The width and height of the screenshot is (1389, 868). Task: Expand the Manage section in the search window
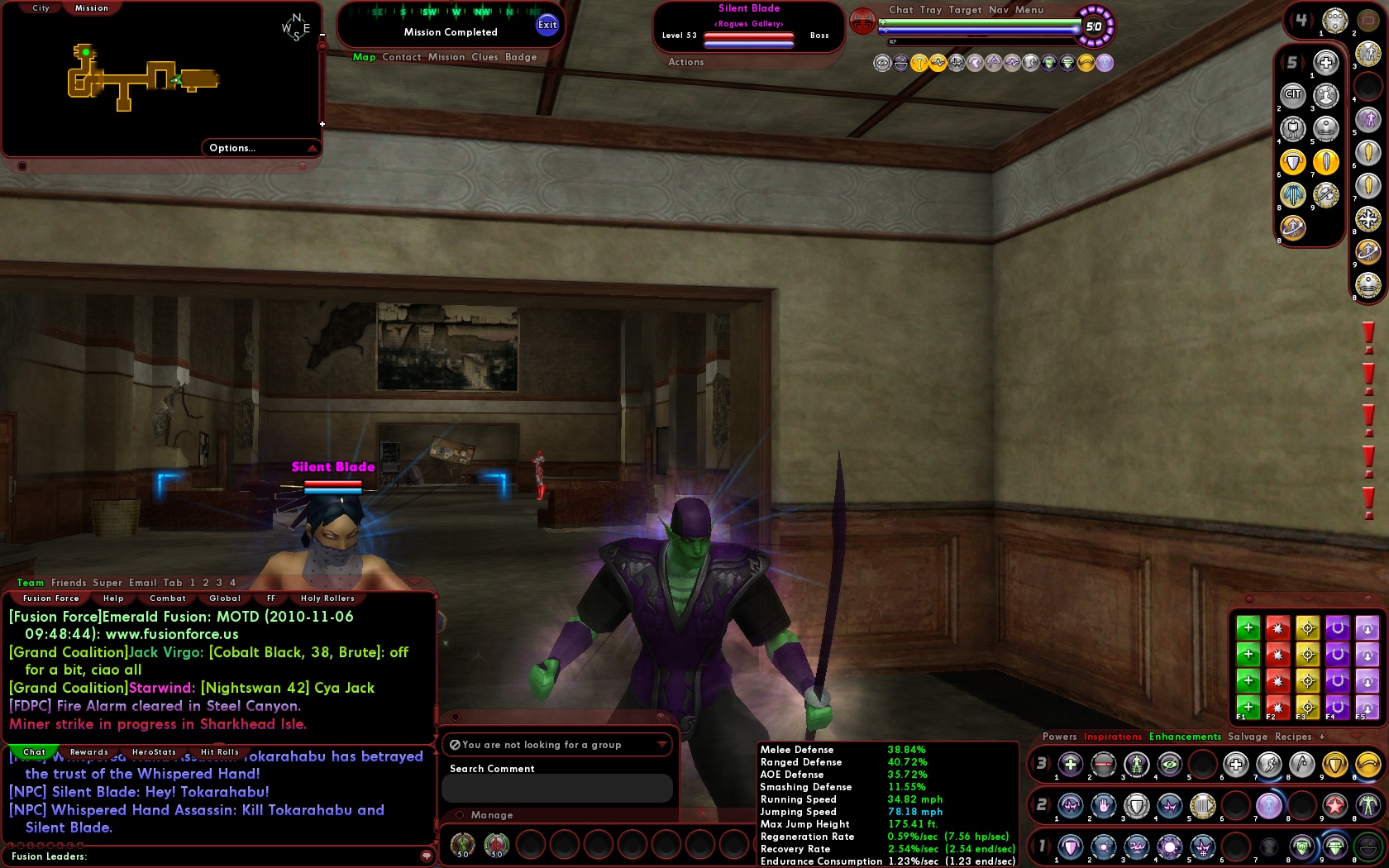tap(491, 815)
